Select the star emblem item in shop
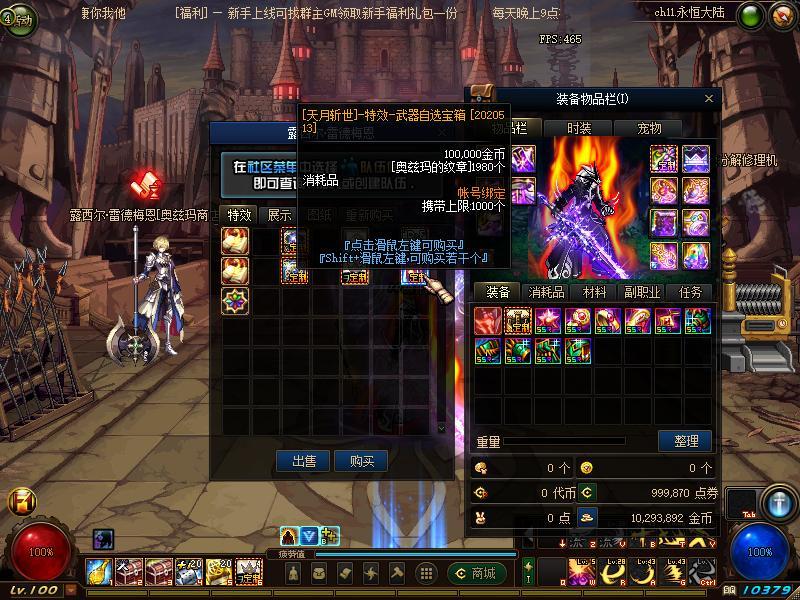 point(236,299)
